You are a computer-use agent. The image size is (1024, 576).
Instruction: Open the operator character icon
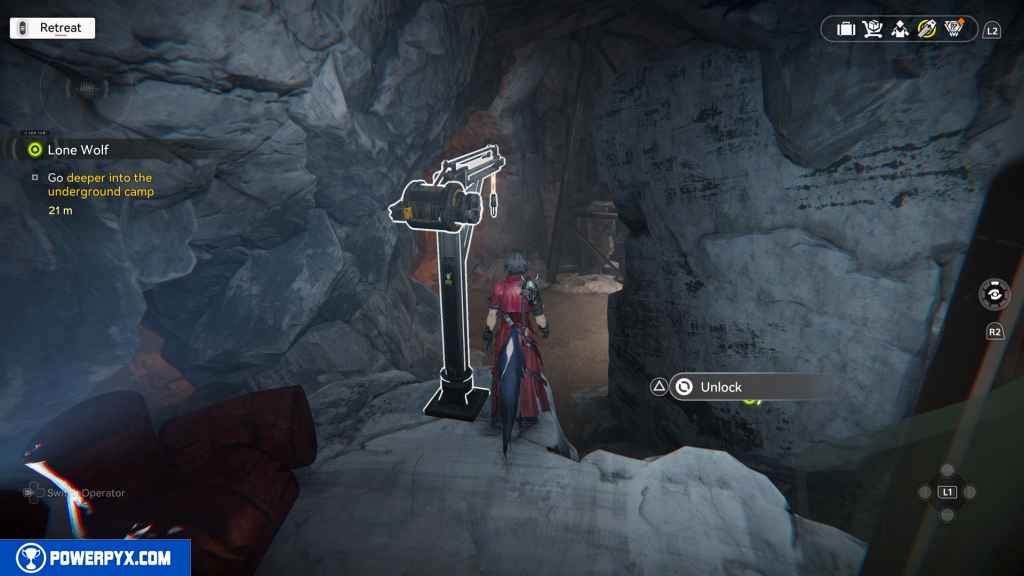pos(900,29)
